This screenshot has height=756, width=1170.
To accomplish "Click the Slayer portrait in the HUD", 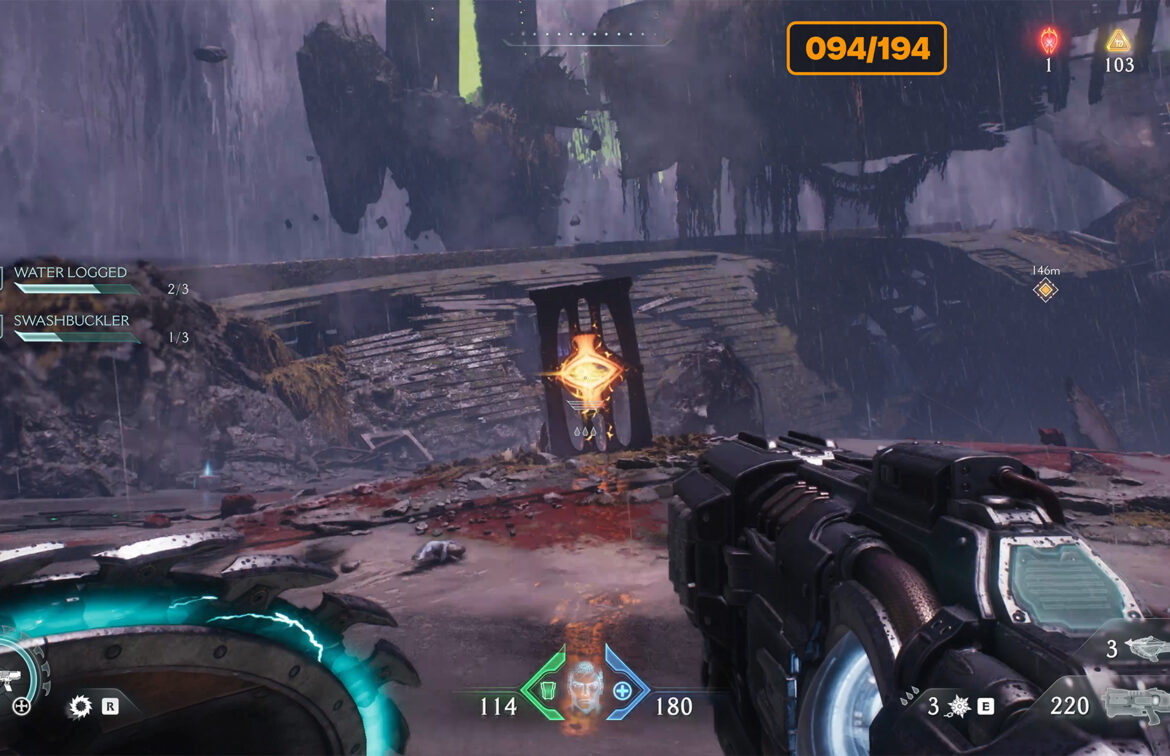I will (585, 688).
